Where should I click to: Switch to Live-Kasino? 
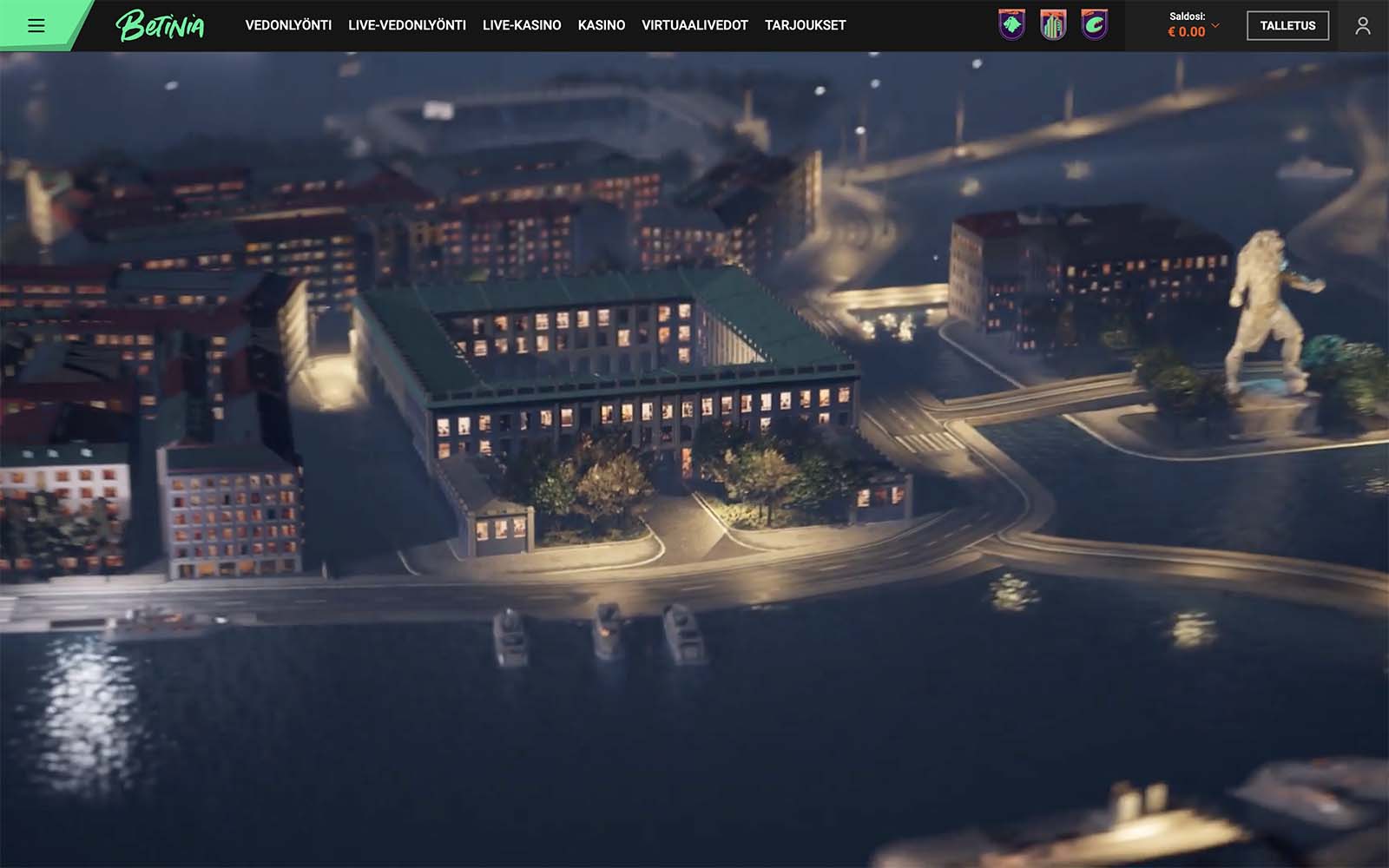[x=522, y=25]
